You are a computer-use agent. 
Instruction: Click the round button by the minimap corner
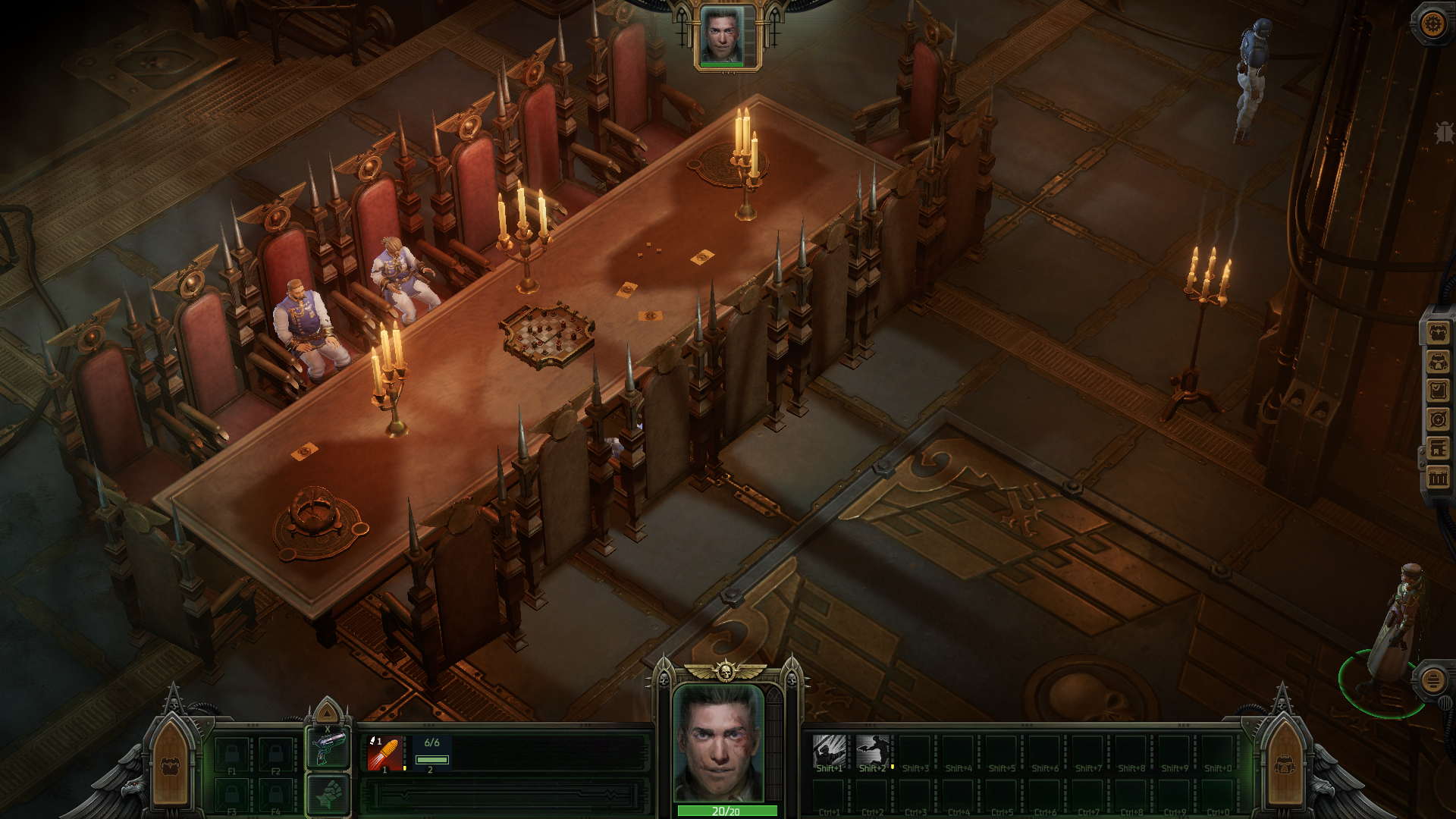click(x=1432, y=679)
